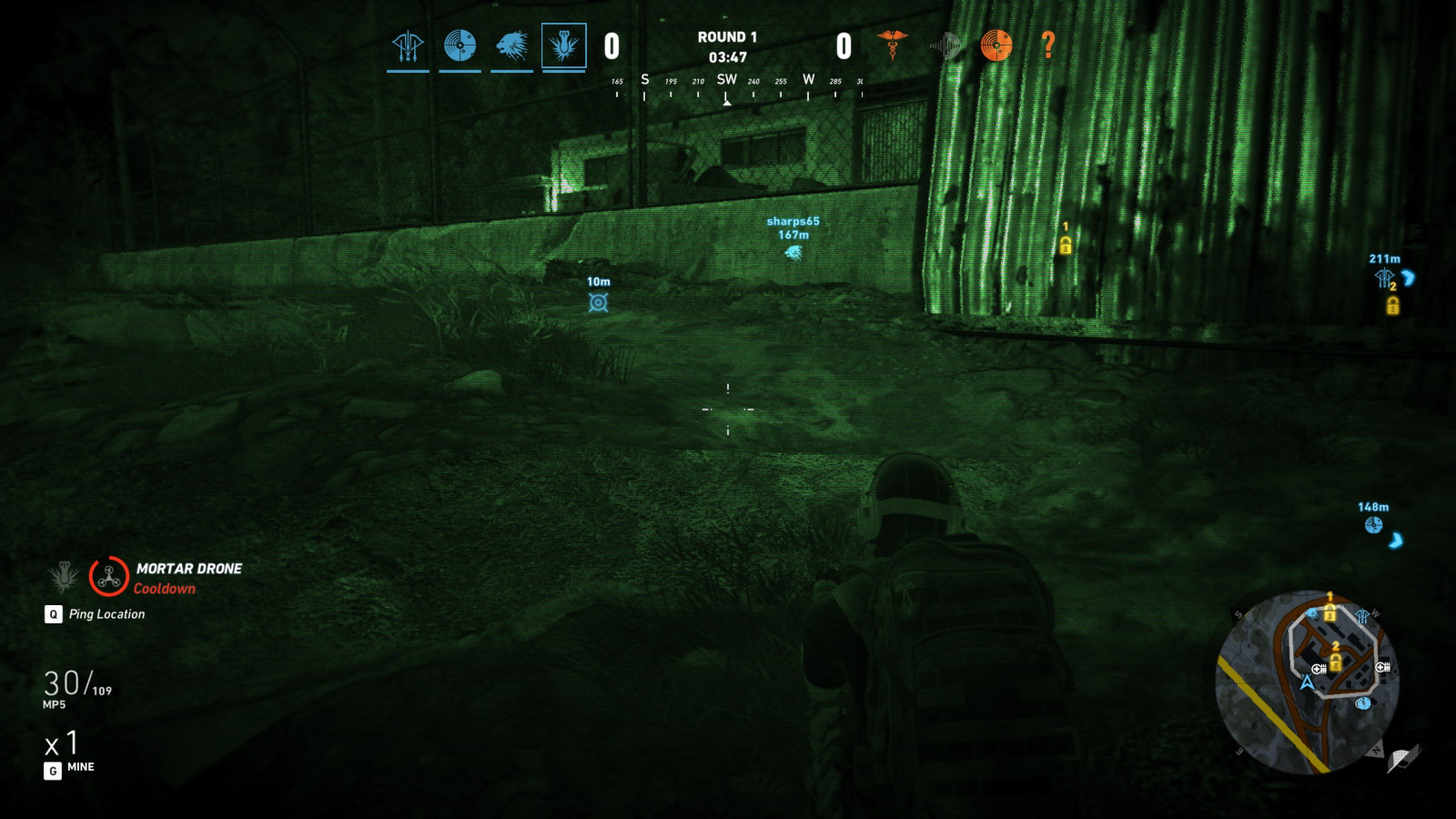1456x819 pixels.
Task: Select the blue crossbow teammate class icon
Action: pyautogui.click(x=408, y=45)
